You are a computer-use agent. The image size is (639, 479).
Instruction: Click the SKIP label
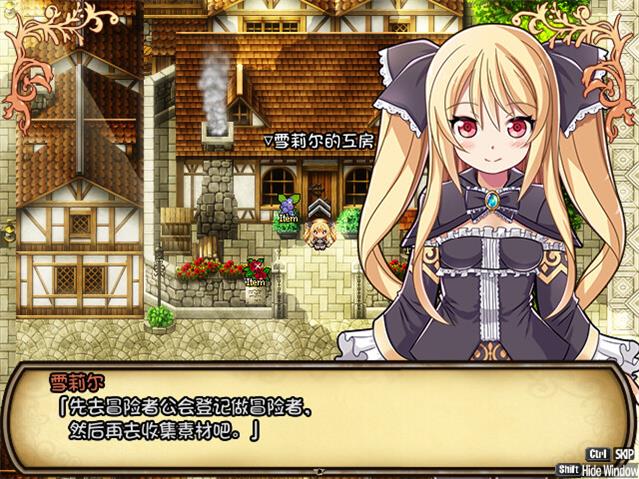(x=625, y=453)
